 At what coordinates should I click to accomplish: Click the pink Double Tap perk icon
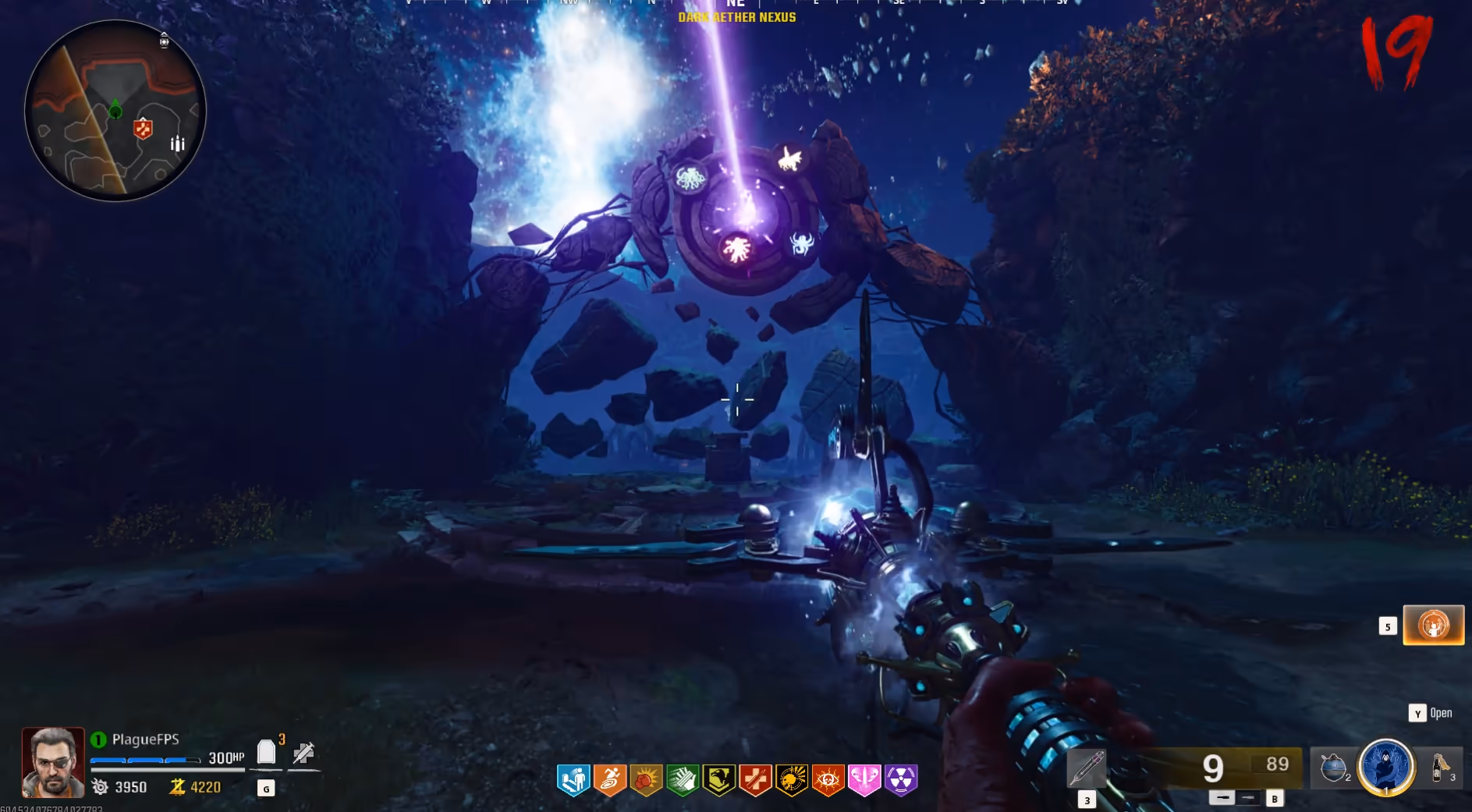(x=864, y=779)
